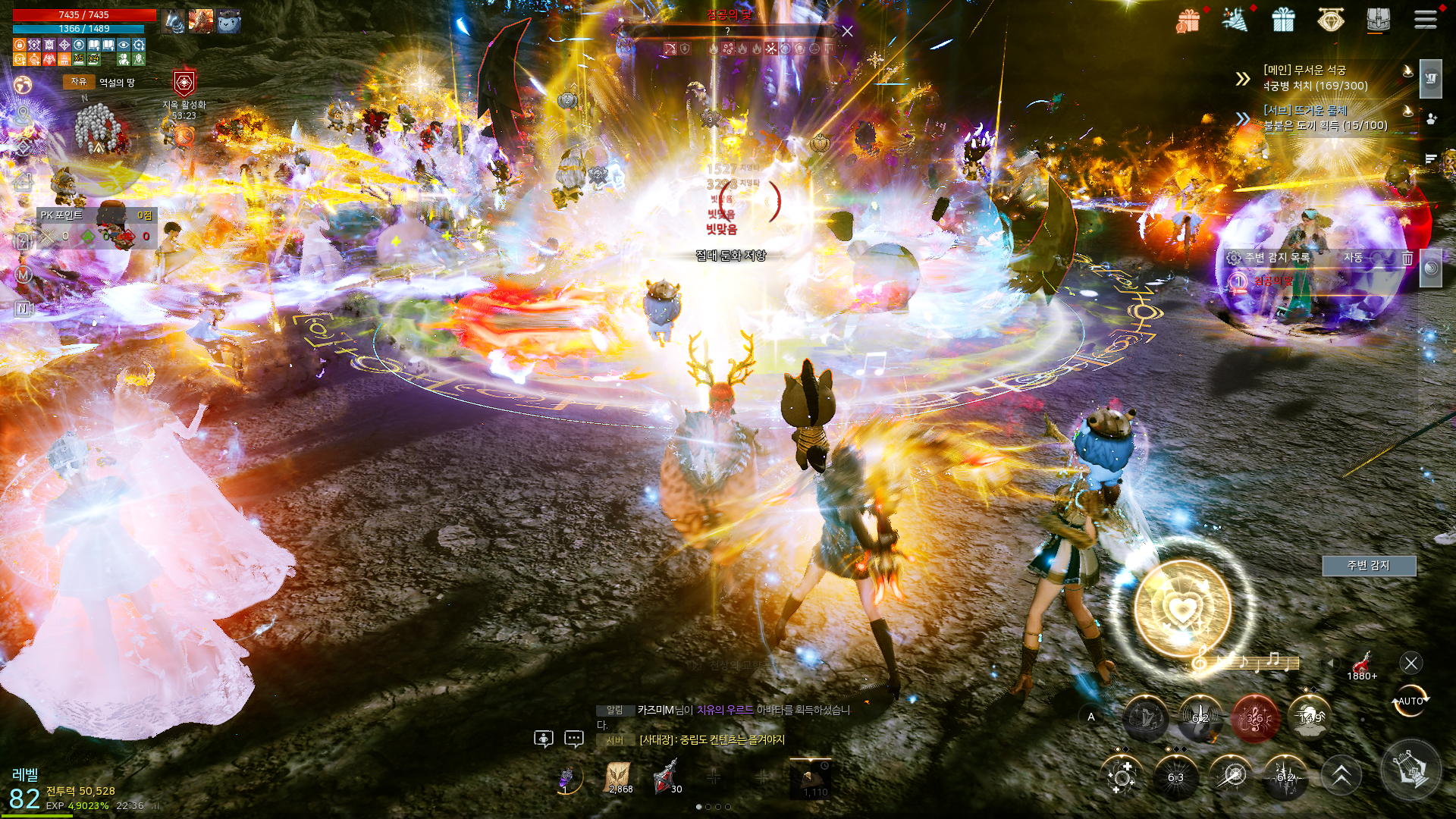This screenshot has width=1456, height=819.
Task: Use the winged scroll item slot
Action: pos(620,777)
